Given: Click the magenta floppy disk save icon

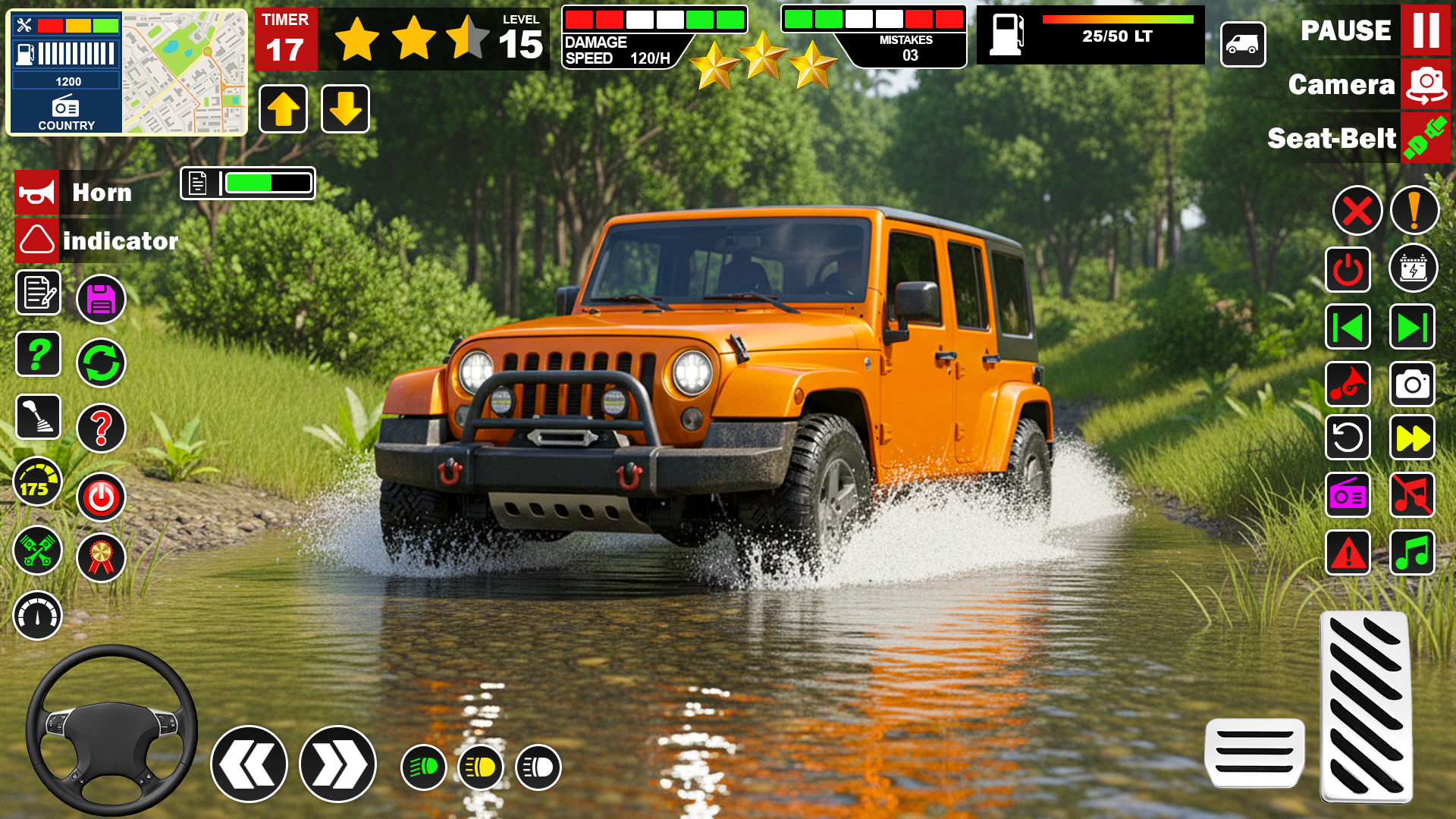Looking at the screenshot, I should point(101,300).
